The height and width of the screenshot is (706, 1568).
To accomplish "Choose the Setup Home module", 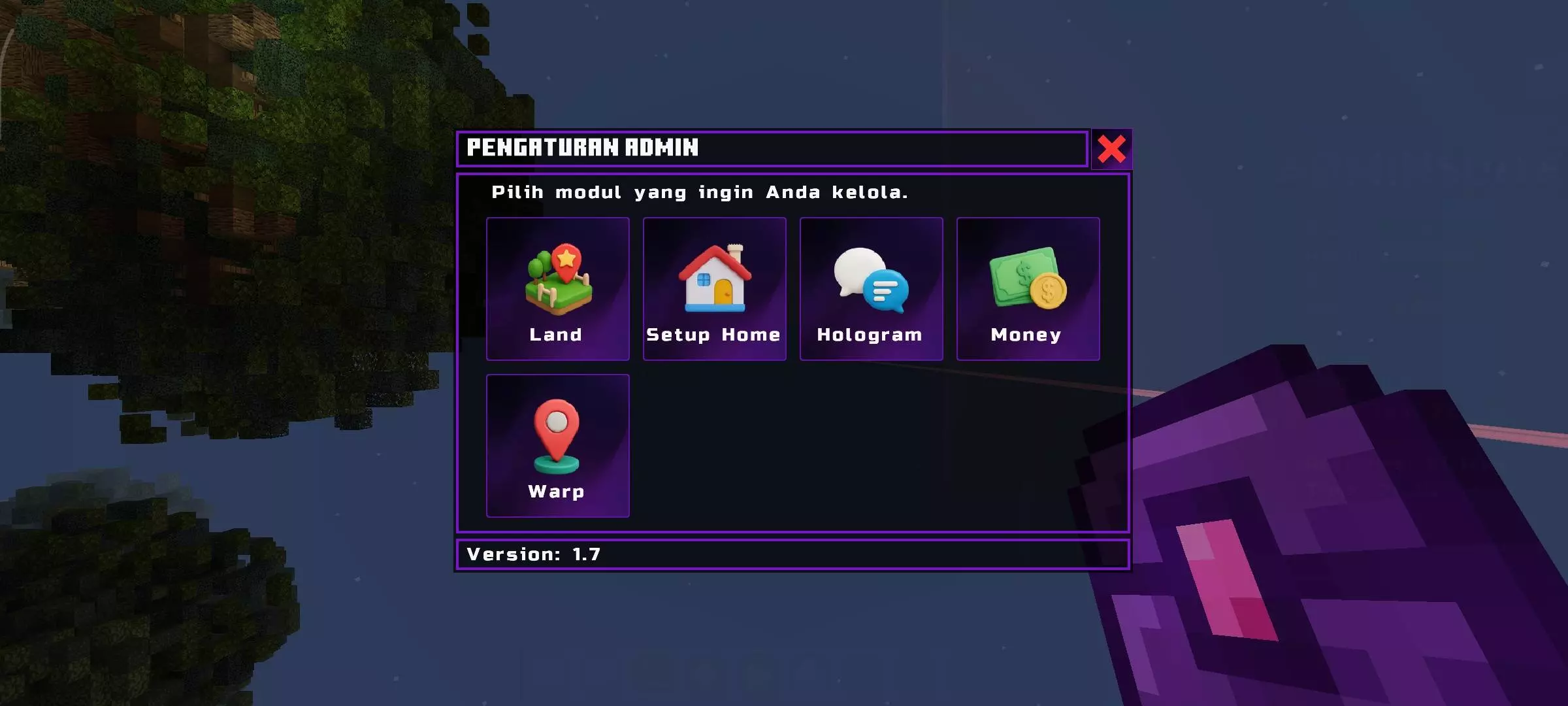I will click(x=714, y=289).
